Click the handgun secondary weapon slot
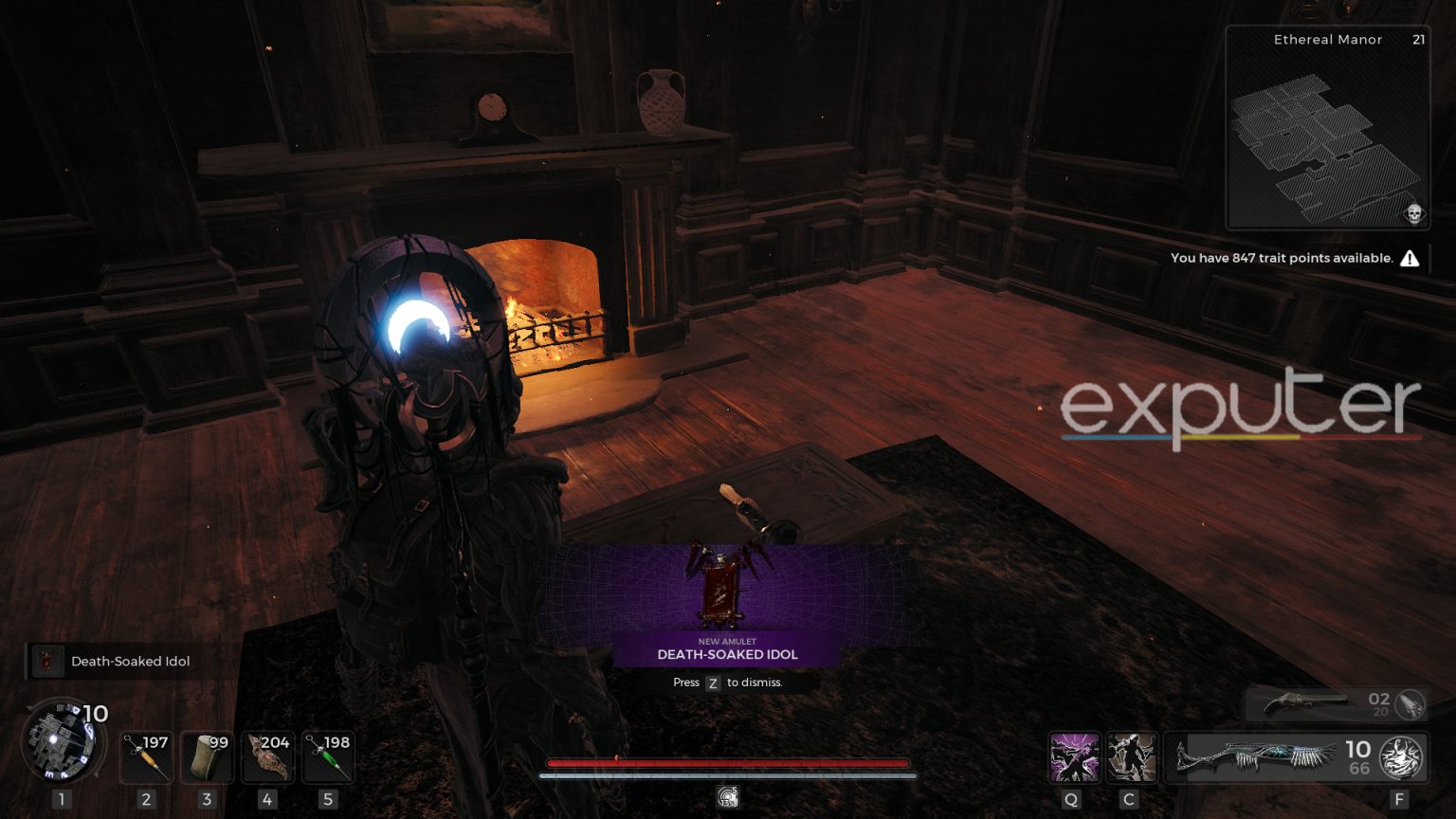The height and width of the screenshot is (819, 1456). [1308, 704]
